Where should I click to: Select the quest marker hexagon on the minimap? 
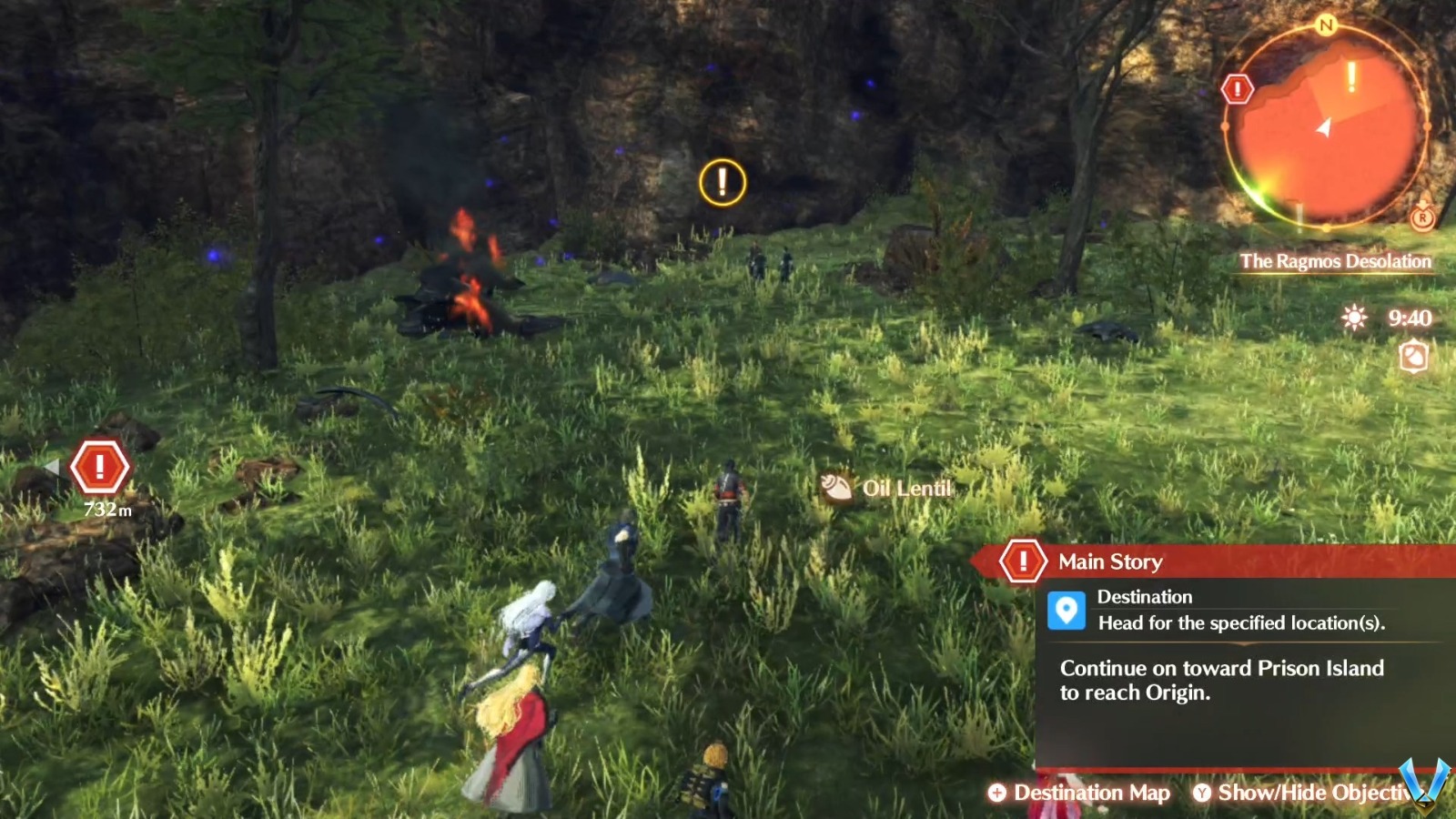click(x=1238, y=88)
